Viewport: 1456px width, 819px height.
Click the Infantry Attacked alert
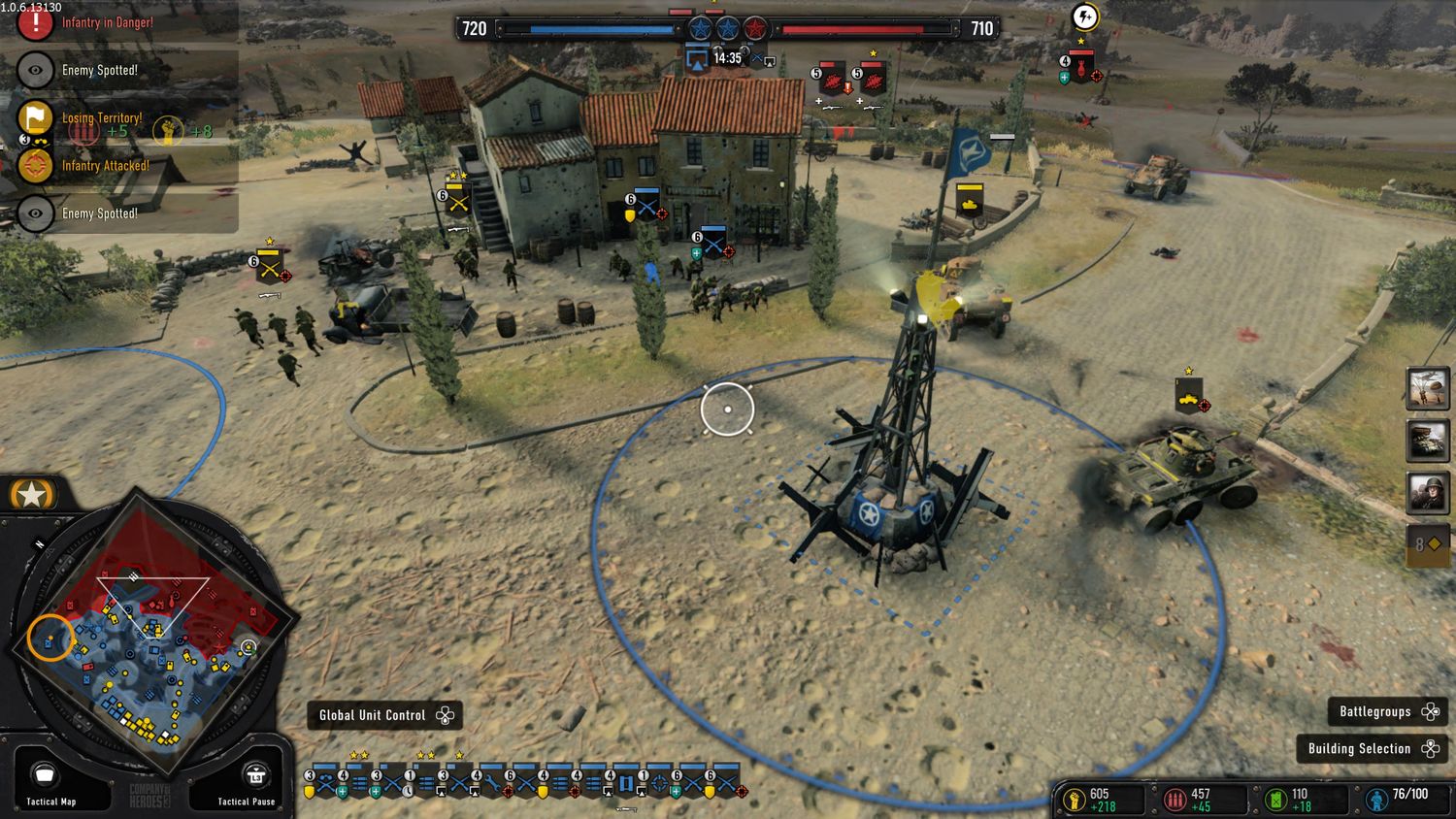point(105,166)
